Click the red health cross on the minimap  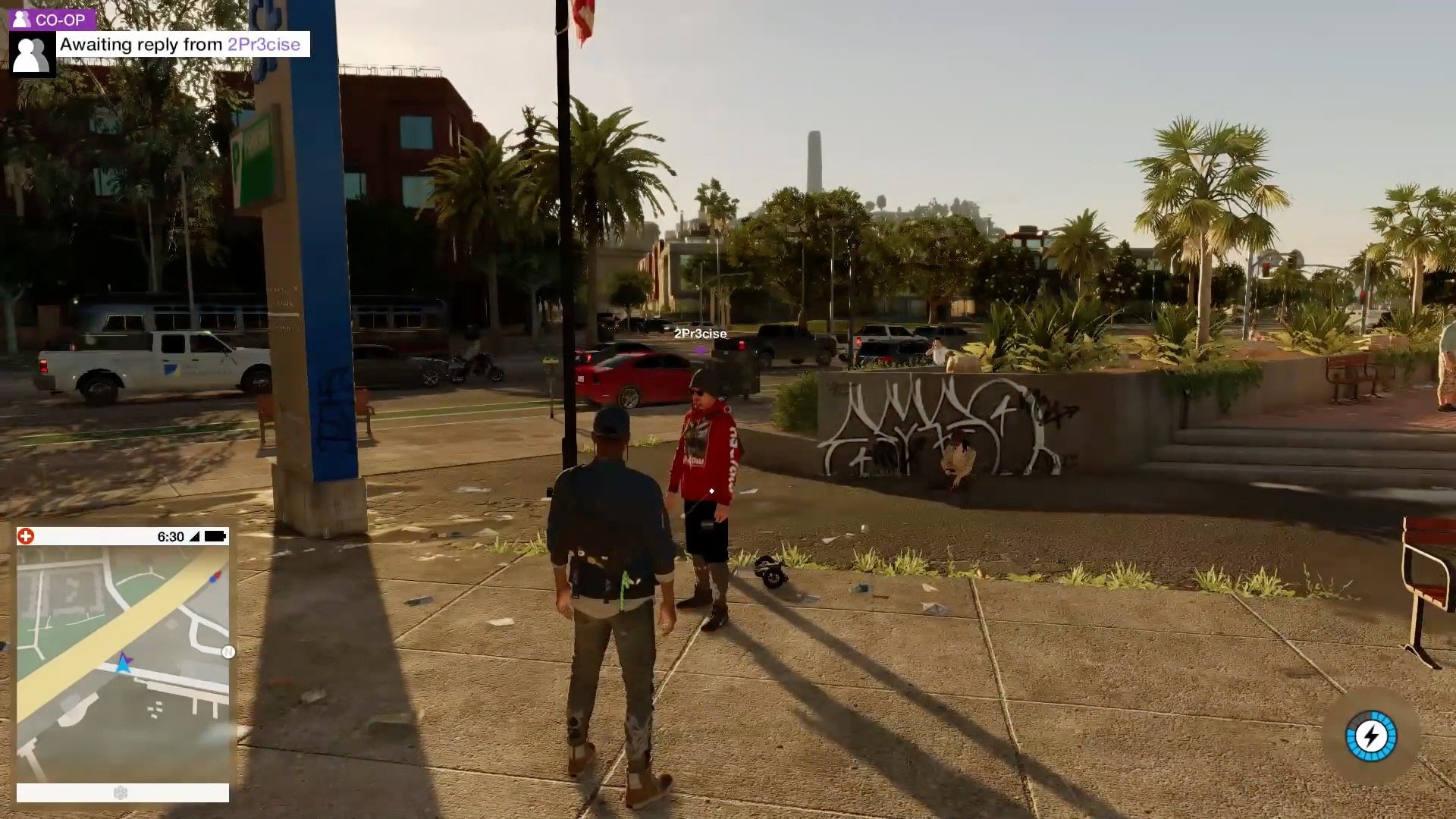tap(27, 535)
